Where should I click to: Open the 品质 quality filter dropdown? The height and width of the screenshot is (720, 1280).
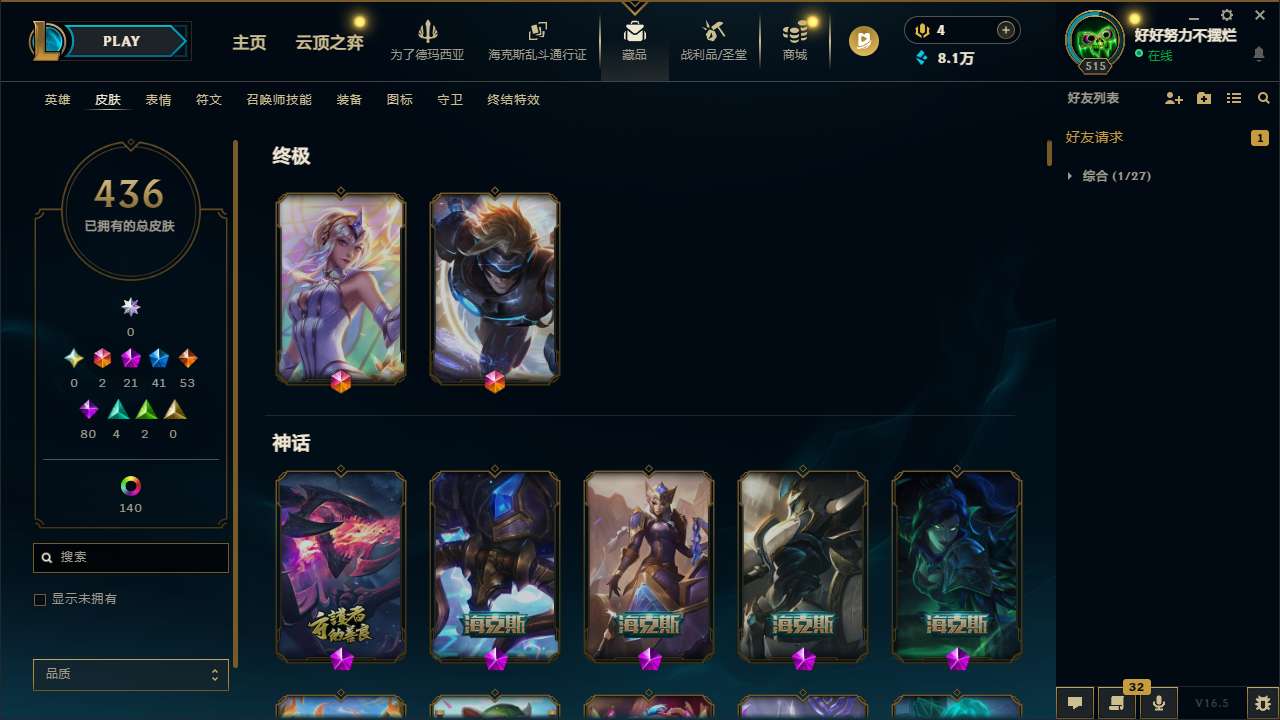[130, 674]
